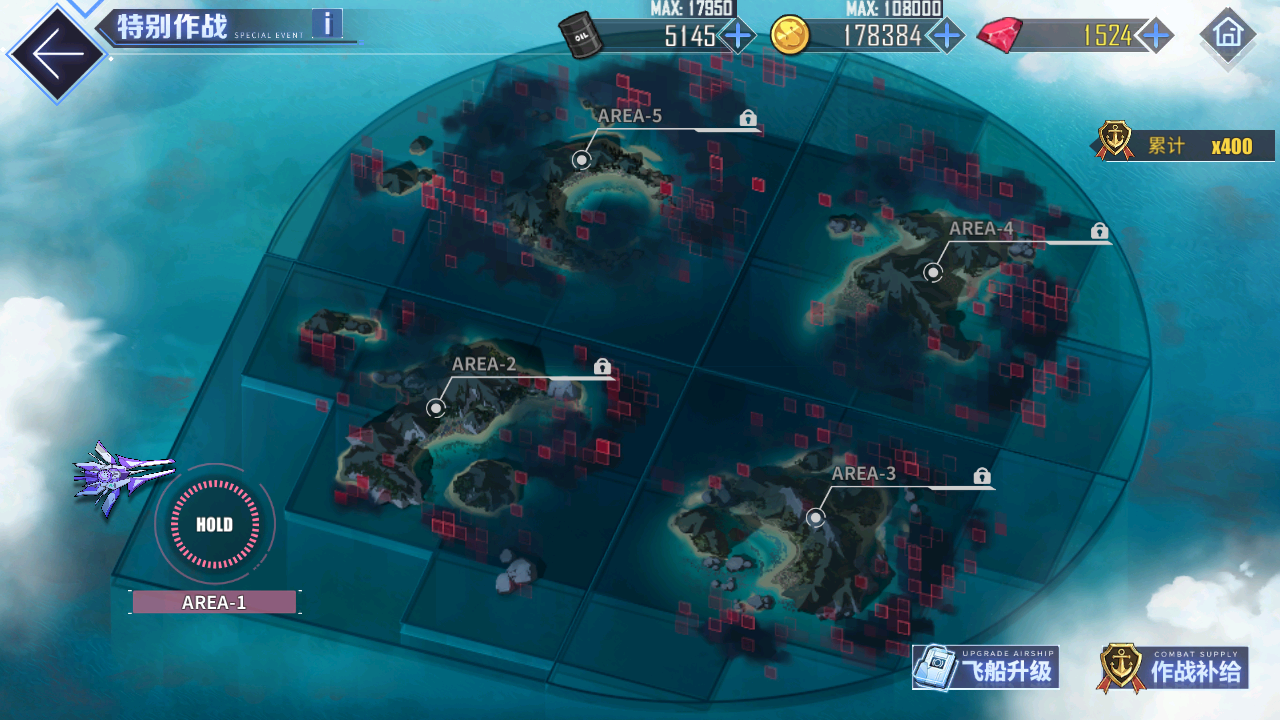Screen dimensions: 1280x720
Task: Open the special event info icon
Action: pos(327,23)
